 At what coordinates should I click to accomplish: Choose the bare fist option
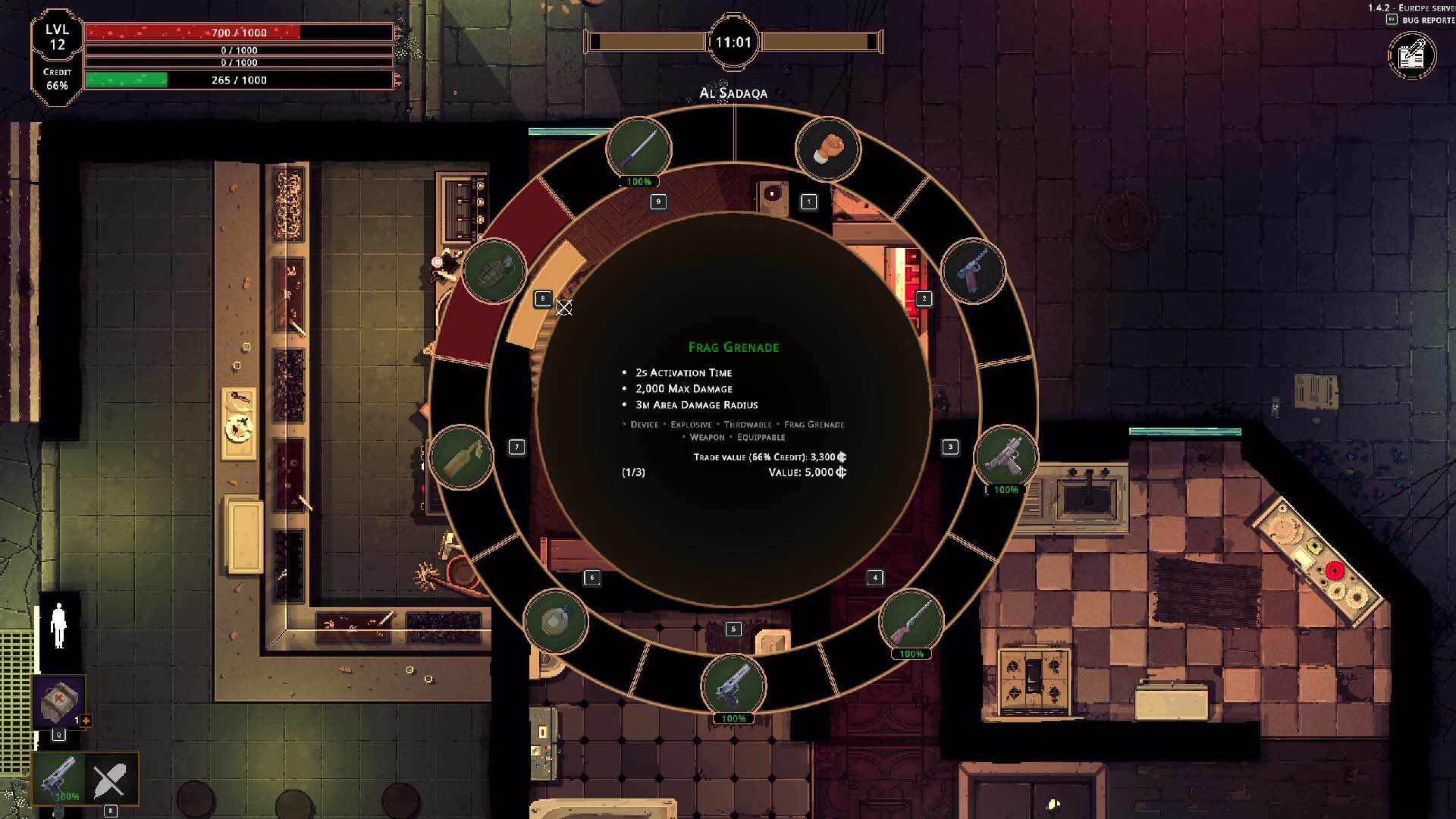pos(827,149)
